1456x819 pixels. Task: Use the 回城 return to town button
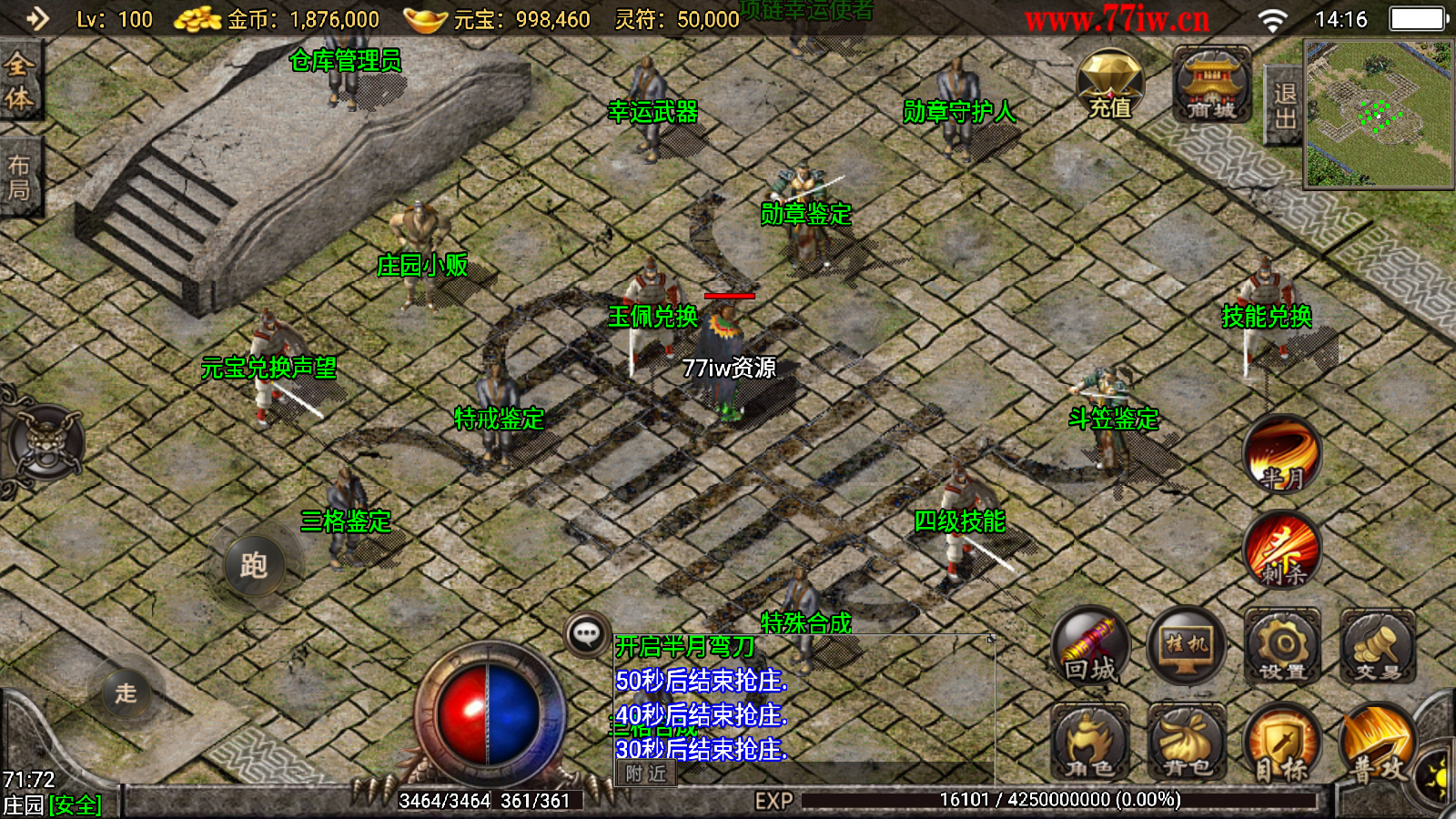1090,646
